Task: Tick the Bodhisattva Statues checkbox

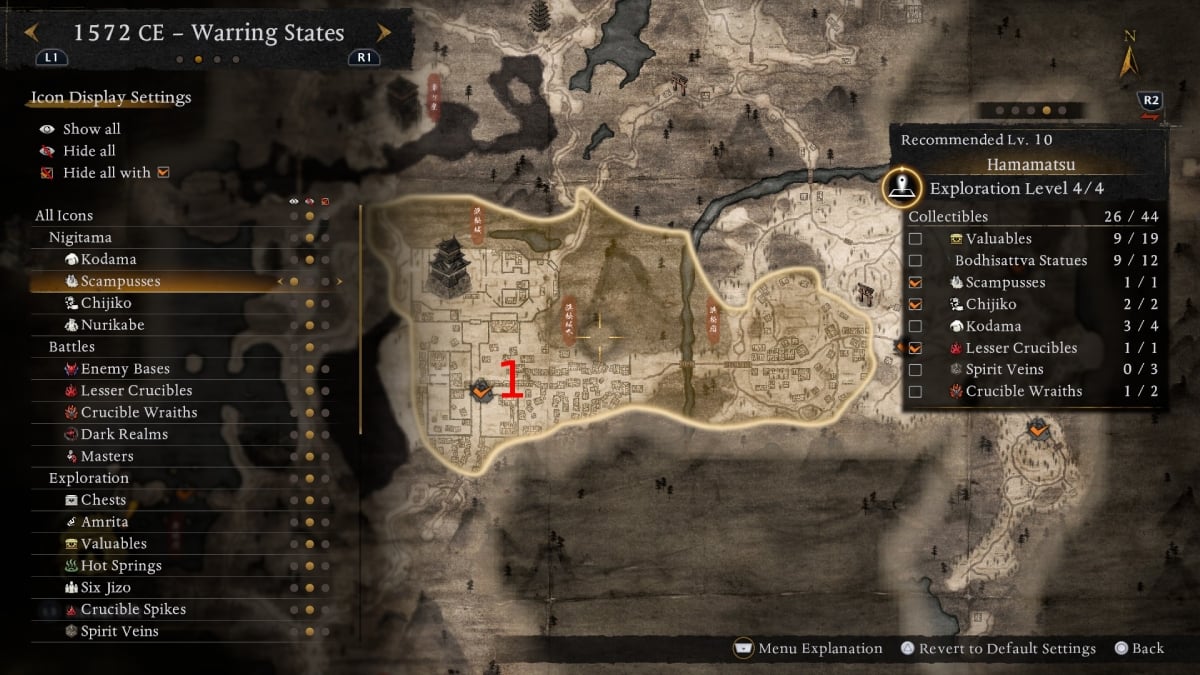Action: tap(915, 261)
